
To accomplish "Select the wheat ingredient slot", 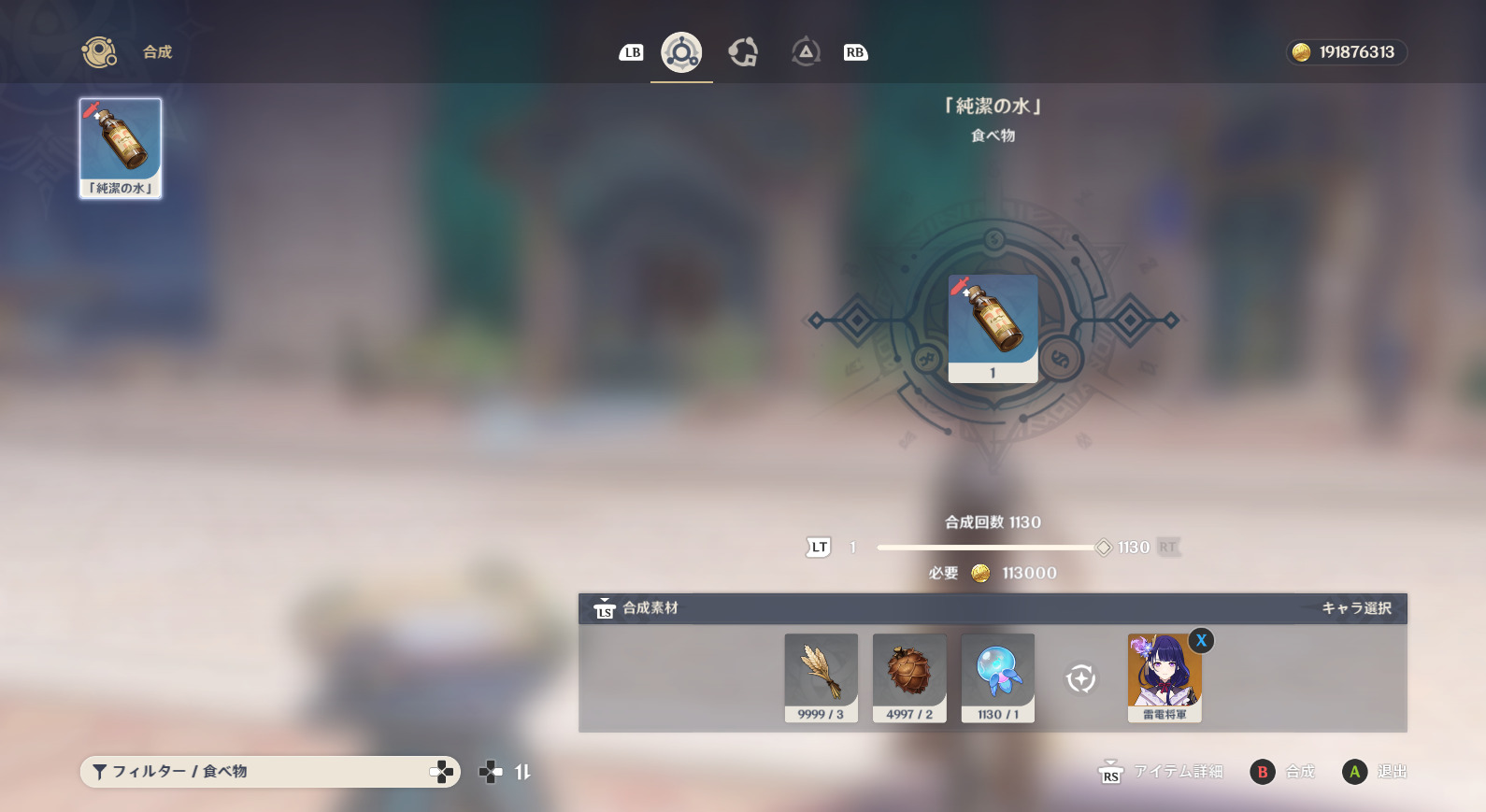I will [821, 677].
